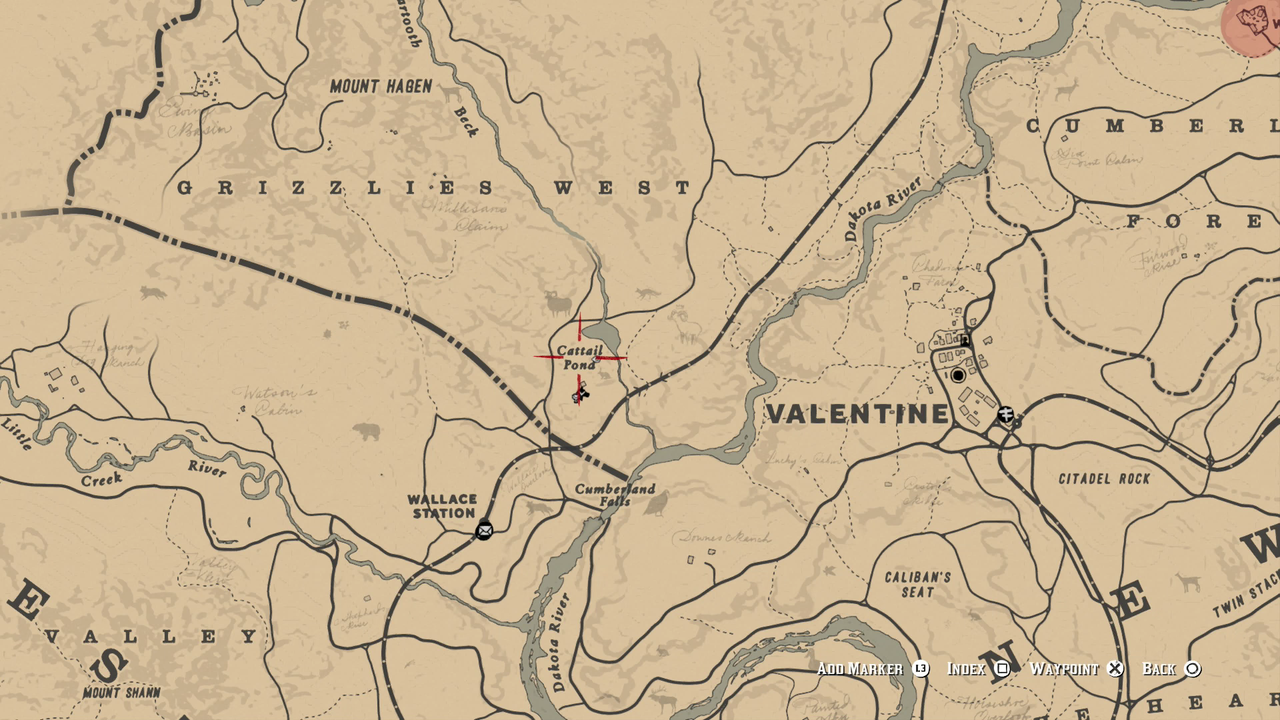Image resolution: width=1280 pixels, height=720 pixels.
Task: Click the Mount Hagen label
Action: pyautogui.click(x=381, y=86)
